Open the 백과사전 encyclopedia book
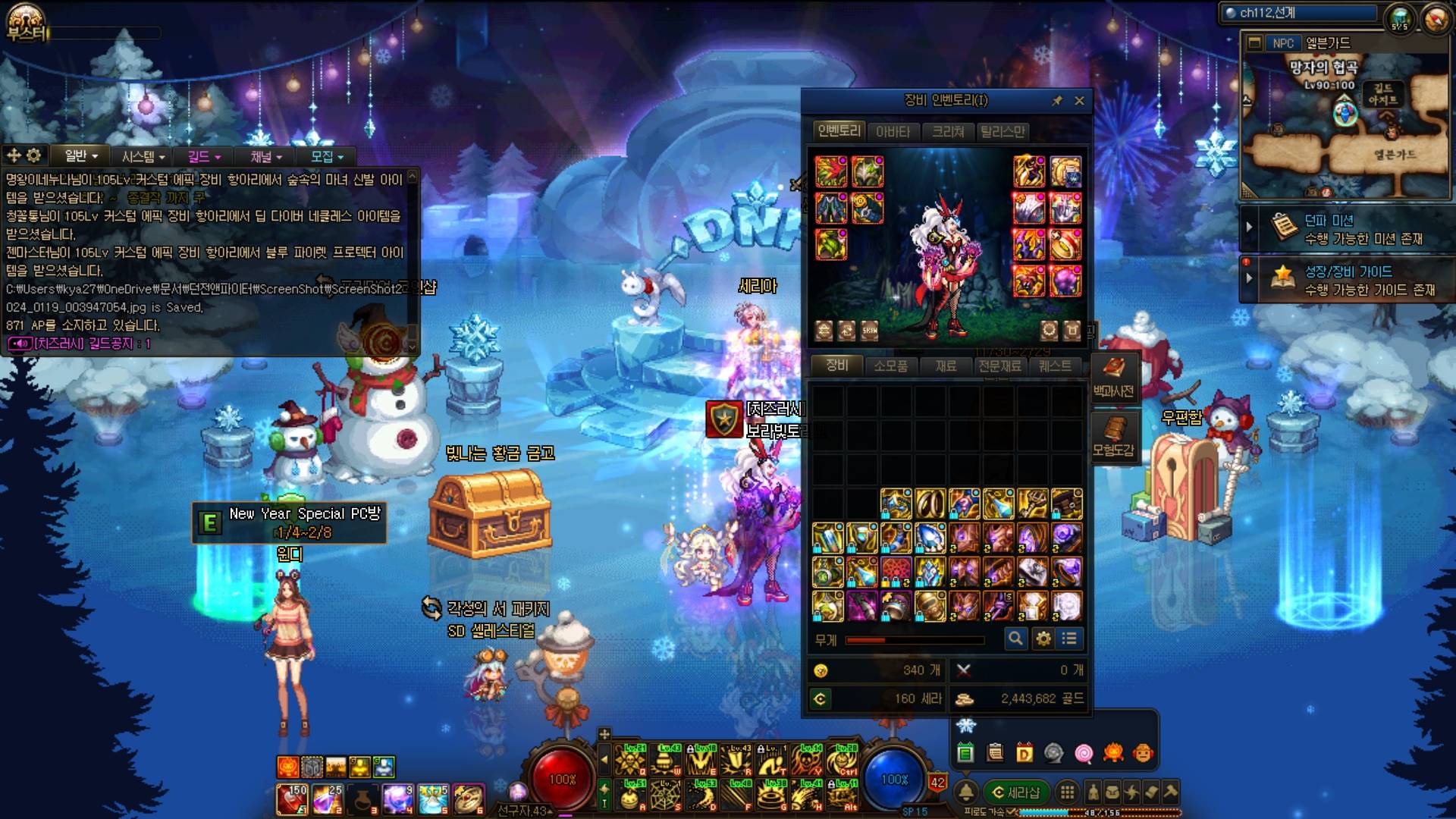1456x819 pixels. click(x=1113, y=377)
